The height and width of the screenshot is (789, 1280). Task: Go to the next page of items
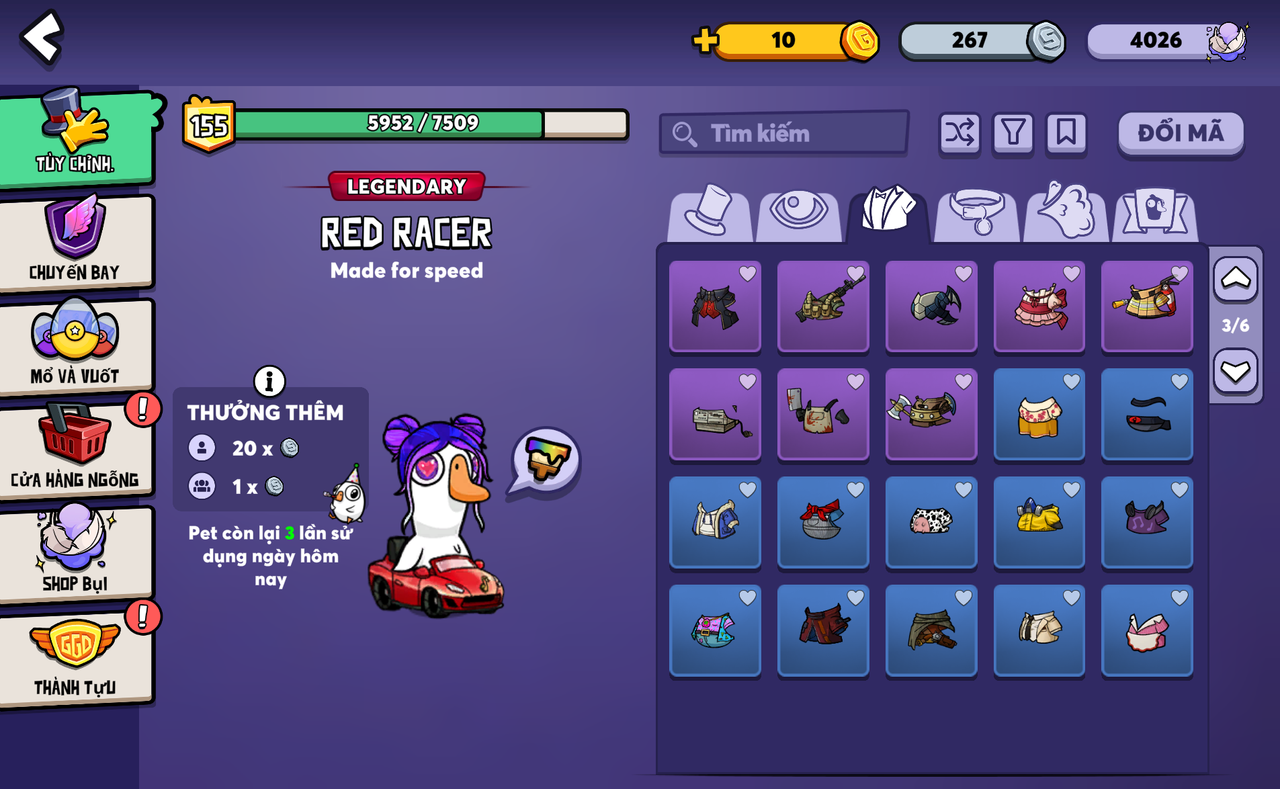pyautogui.click(x=1235, y=372)
